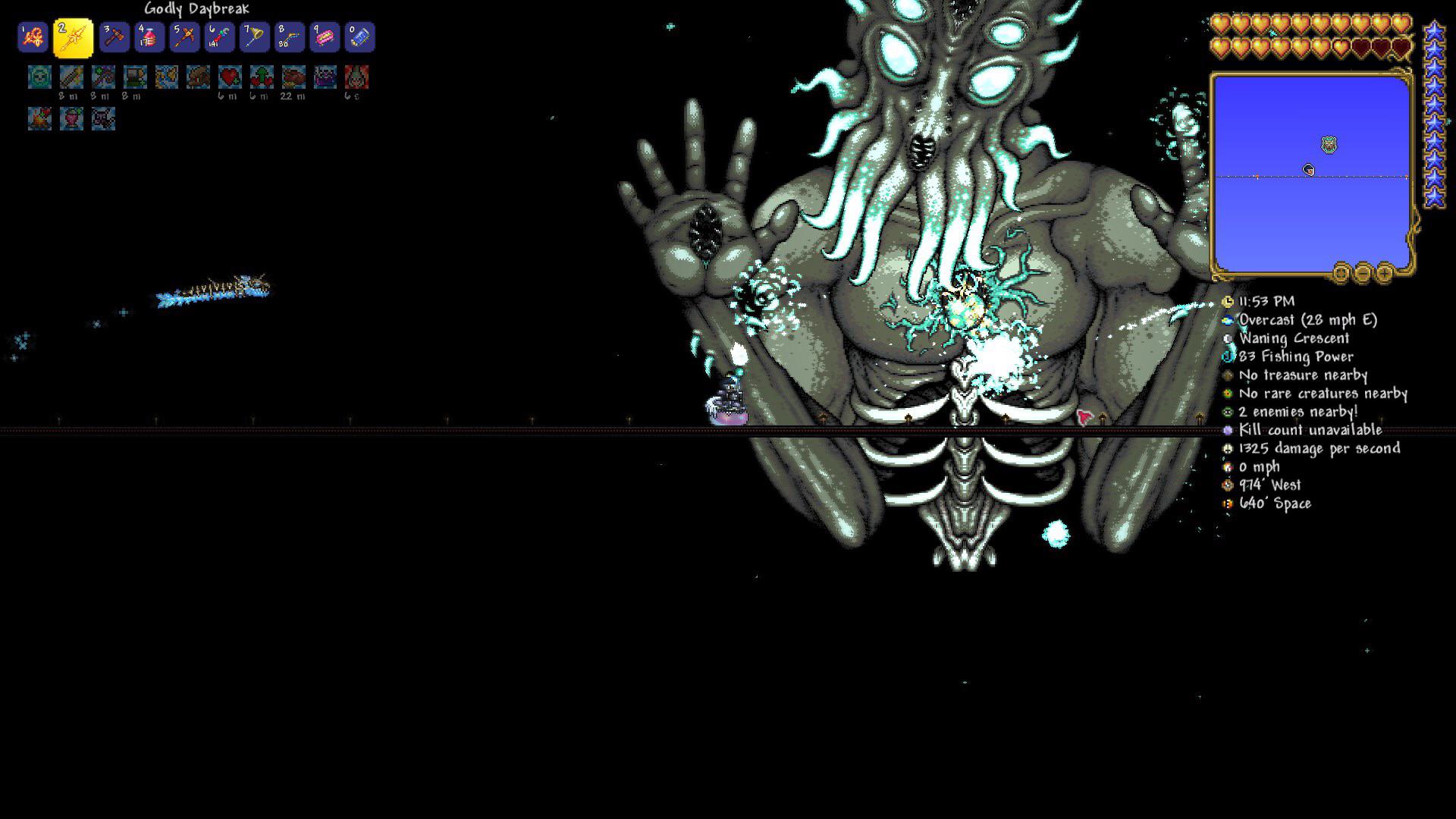Click the minimap zoom-in button
This screenshot has height=819, width=1456.
point(1384,271)
